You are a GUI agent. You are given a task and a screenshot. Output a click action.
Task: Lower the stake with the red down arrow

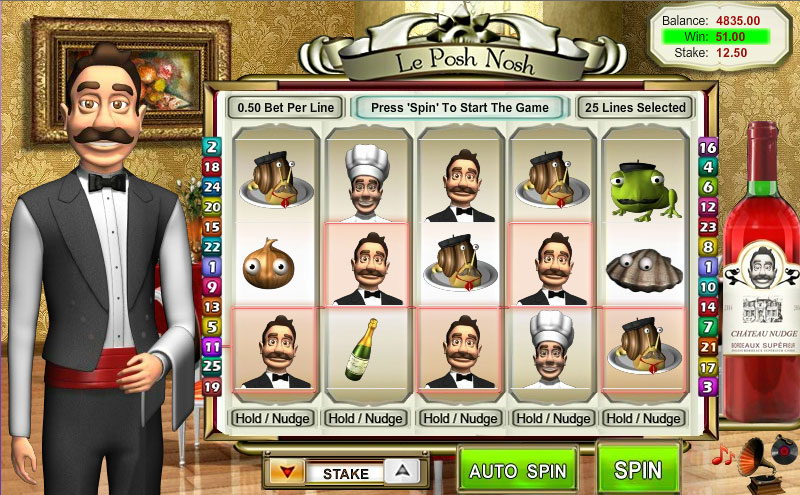(x=286, y=472)
